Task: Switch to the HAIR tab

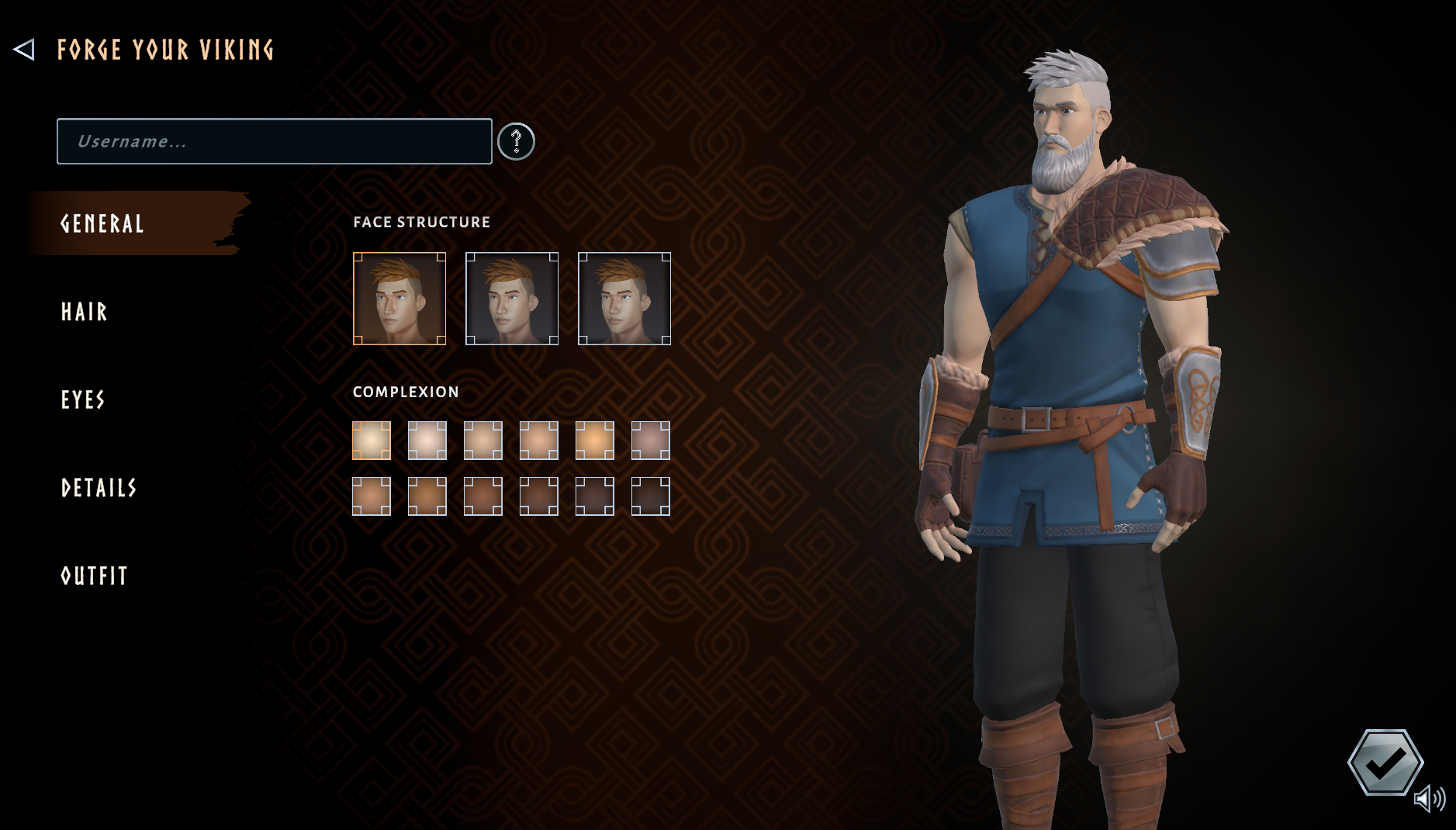Action: click(x=84, y=313)
